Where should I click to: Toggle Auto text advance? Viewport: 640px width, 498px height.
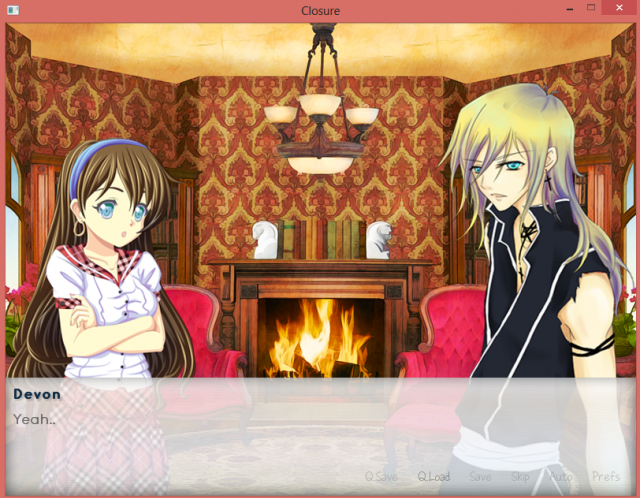click(x=561, y=477)
